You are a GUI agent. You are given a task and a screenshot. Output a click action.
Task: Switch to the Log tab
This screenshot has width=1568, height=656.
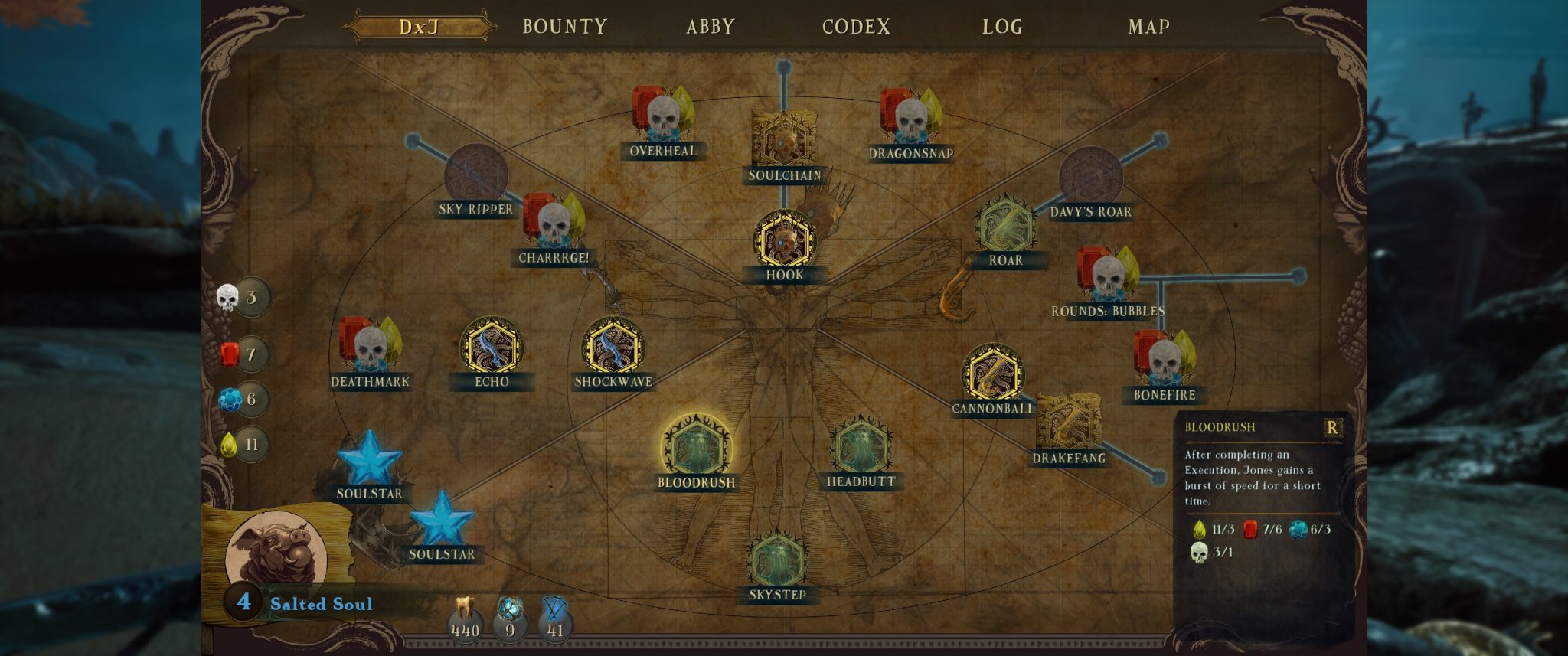click(1002, 27)
